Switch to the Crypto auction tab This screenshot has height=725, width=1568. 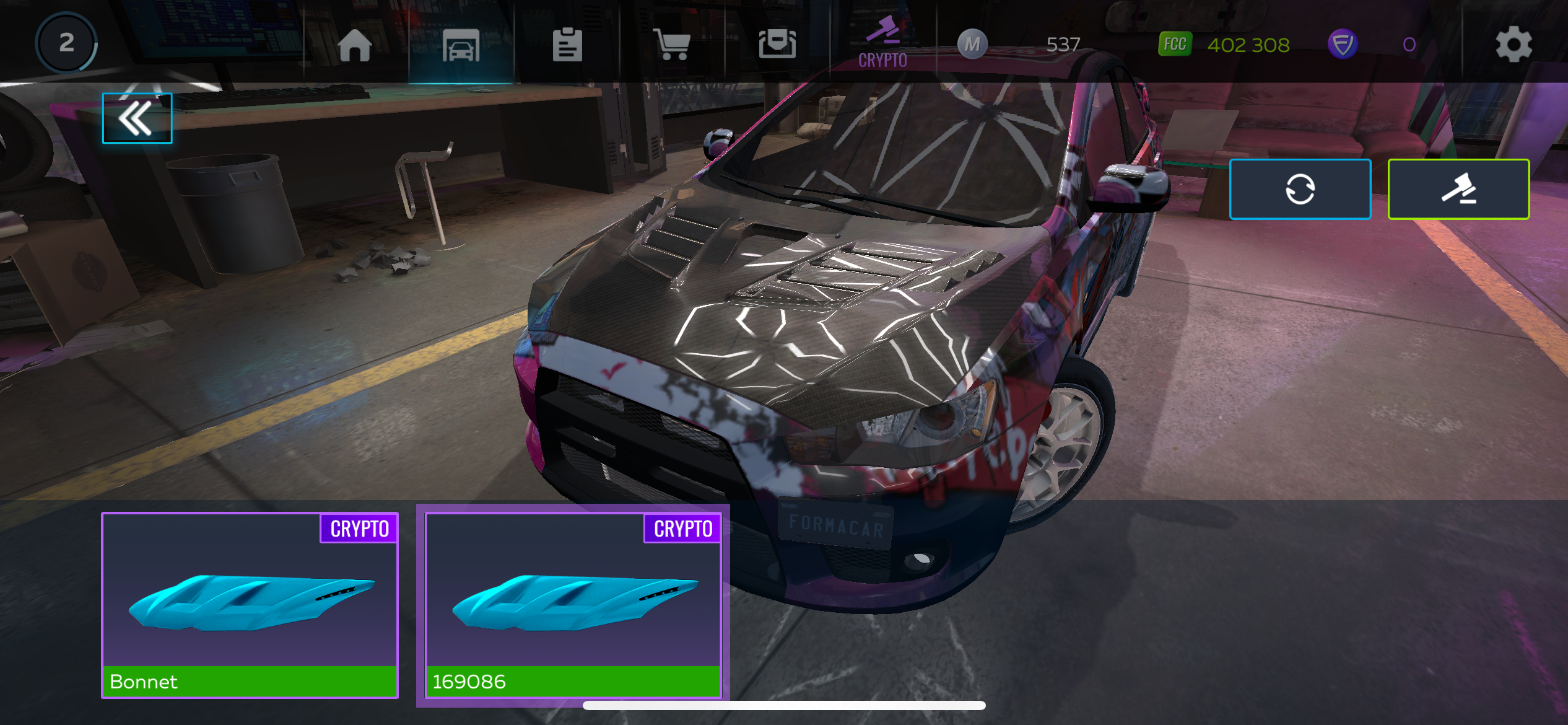coord(882,43)
